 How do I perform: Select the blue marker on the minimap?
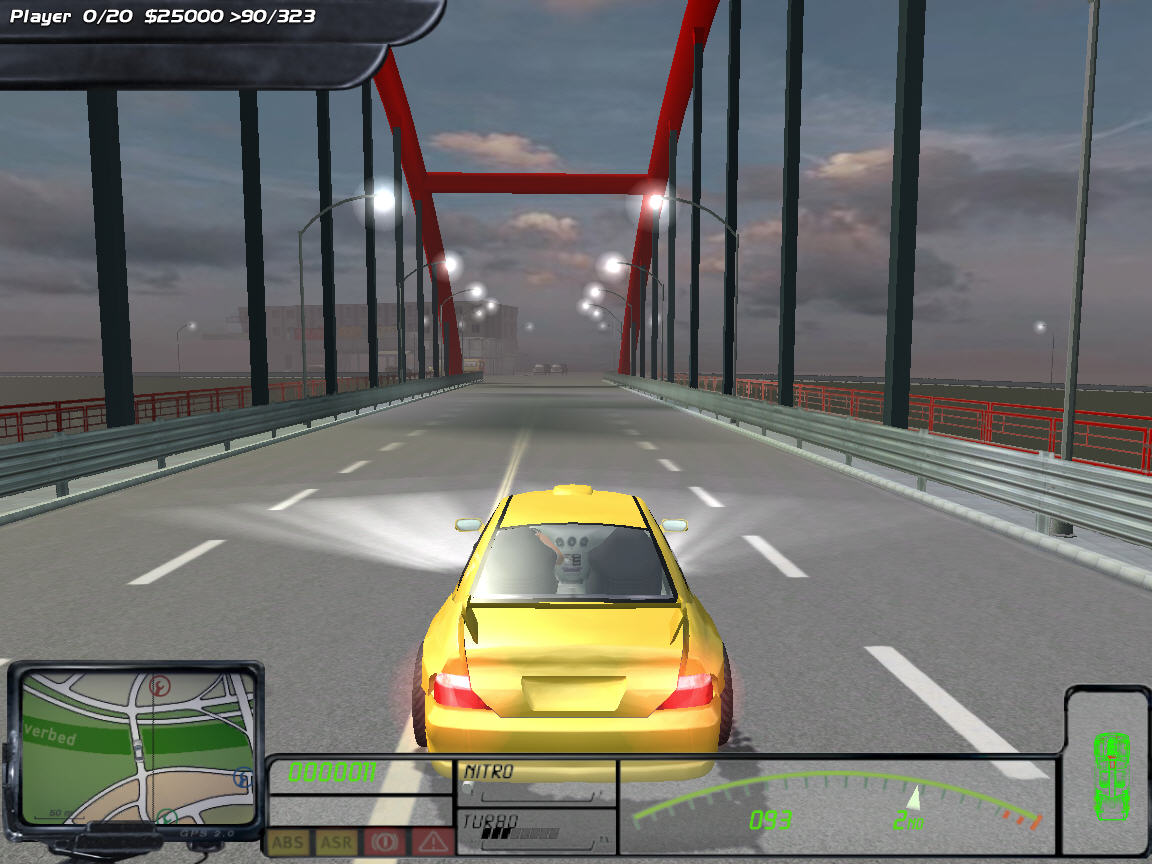[x=242, y=777]
